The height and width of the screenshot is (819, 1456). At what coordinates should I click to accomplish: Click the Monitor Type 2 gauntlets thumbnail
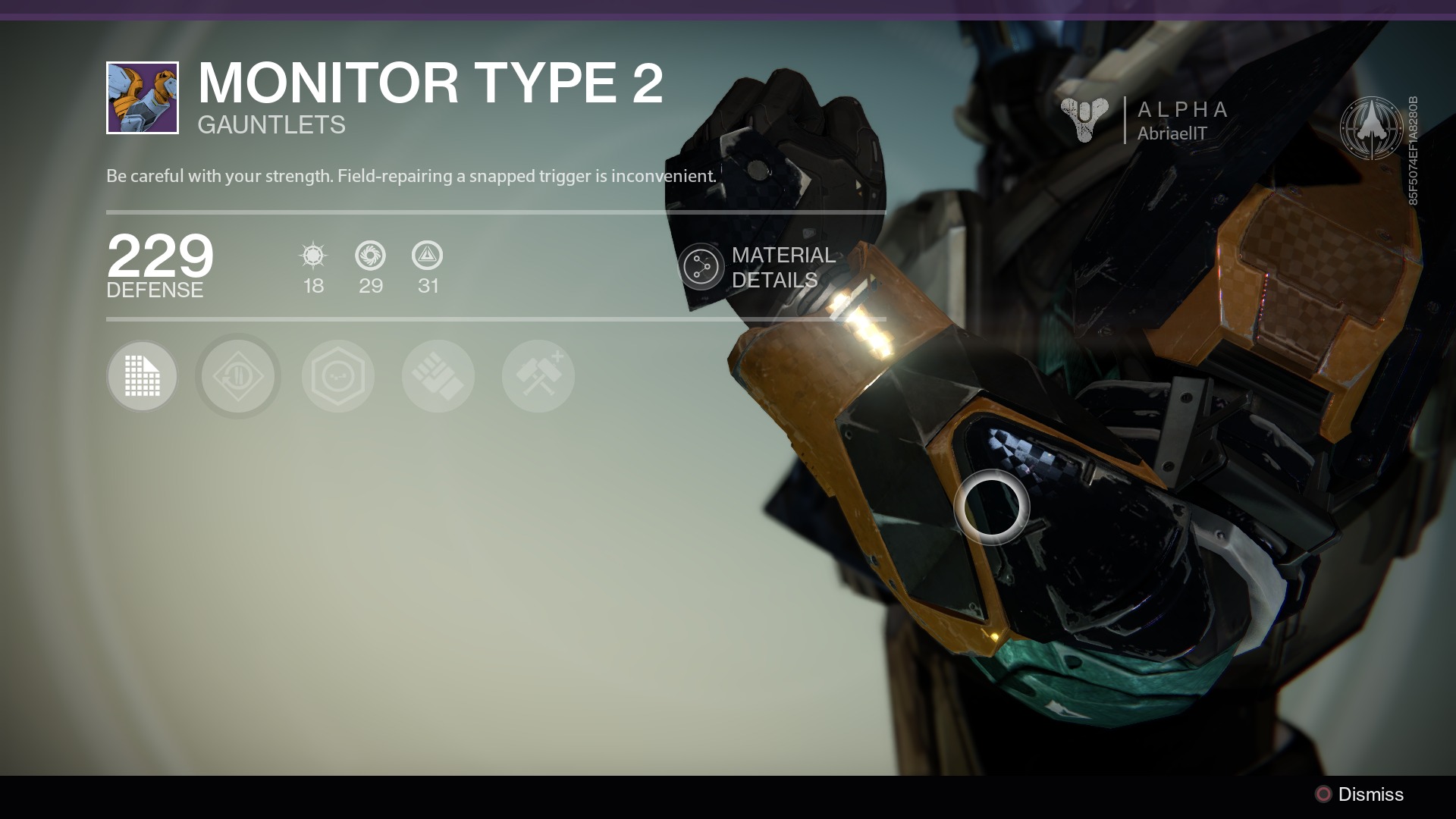click(143, 98)
